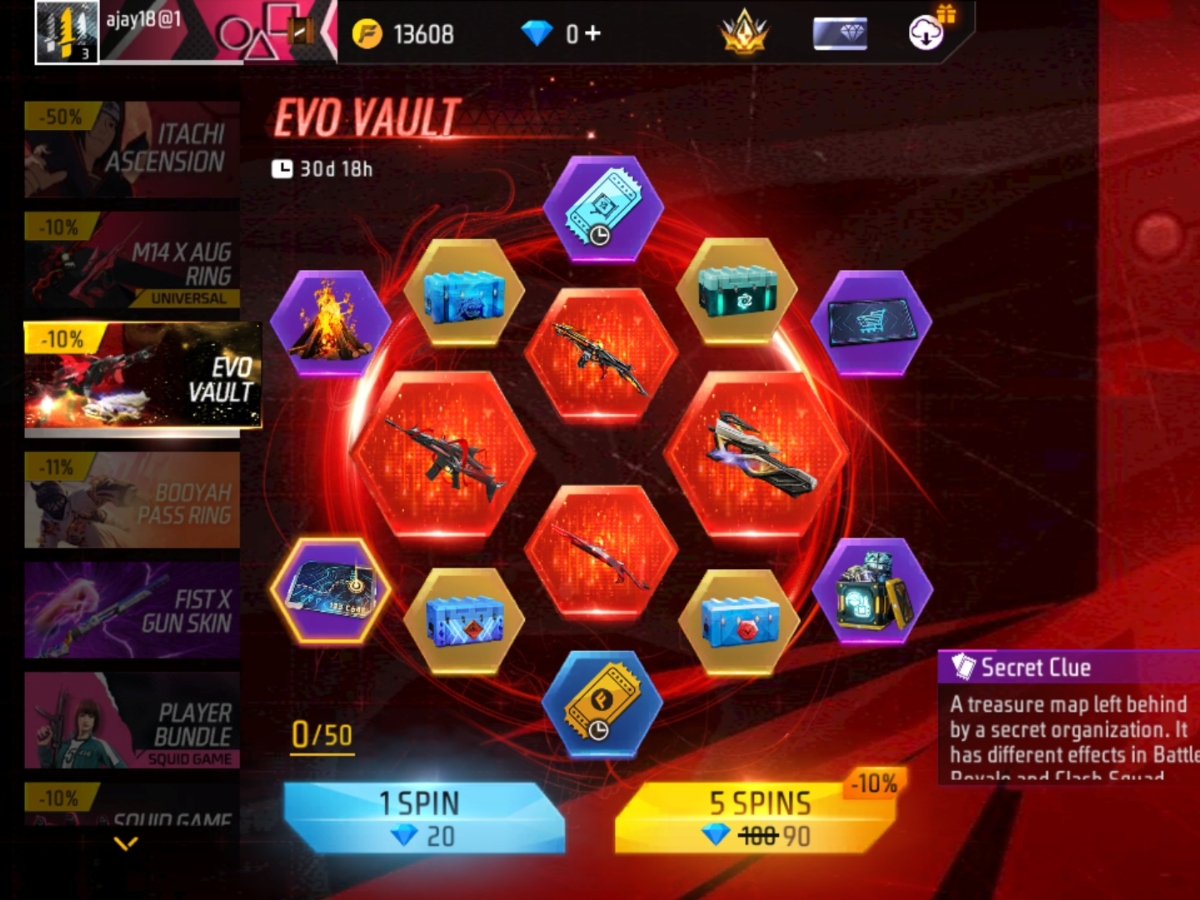This screenshot has height=900, width=1200.
Task: Go to Fist X Gun Skin tab
Action: [132, 610]
